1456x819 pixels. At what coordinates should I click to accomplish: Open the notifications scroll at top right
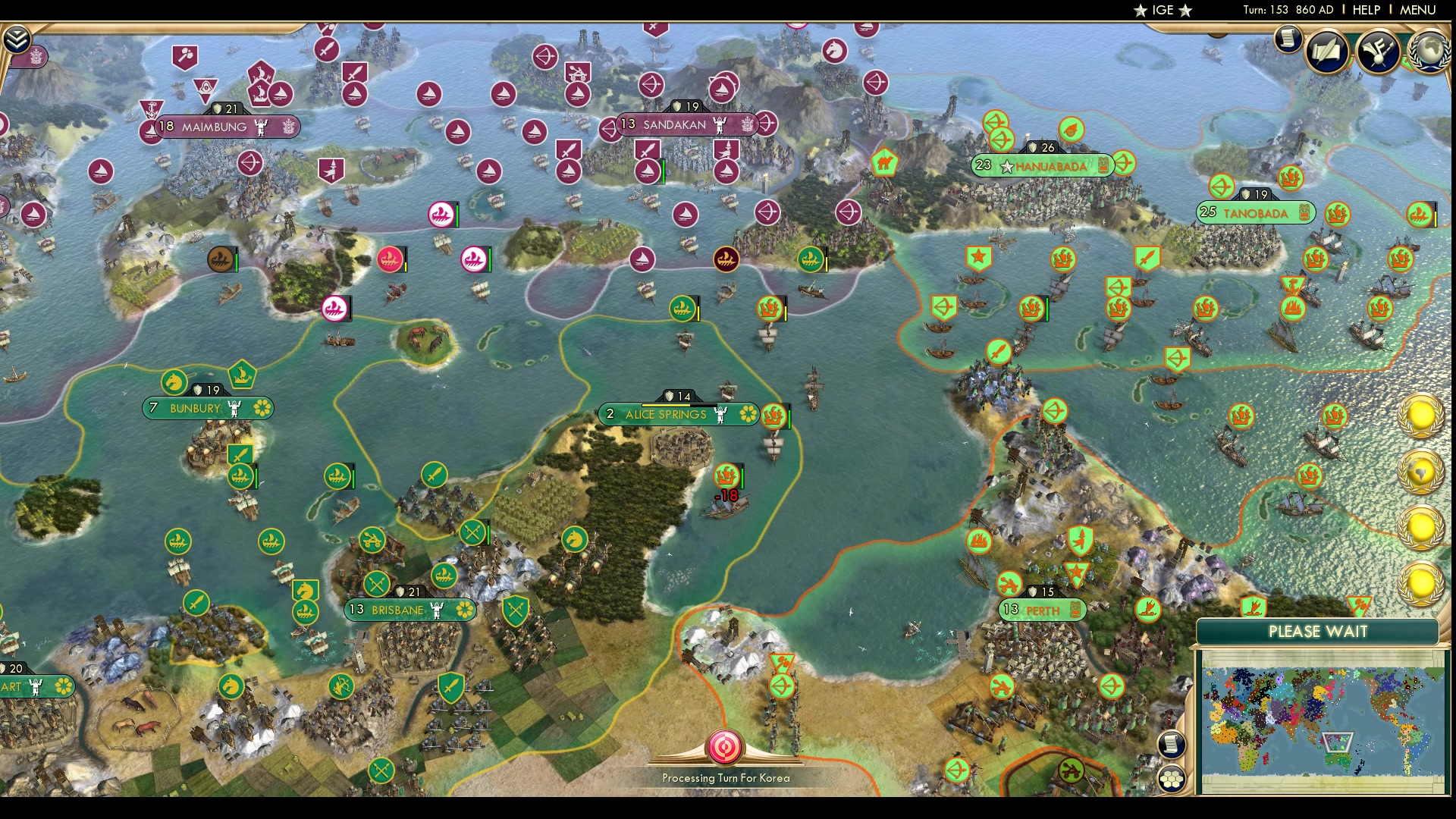1287,38
